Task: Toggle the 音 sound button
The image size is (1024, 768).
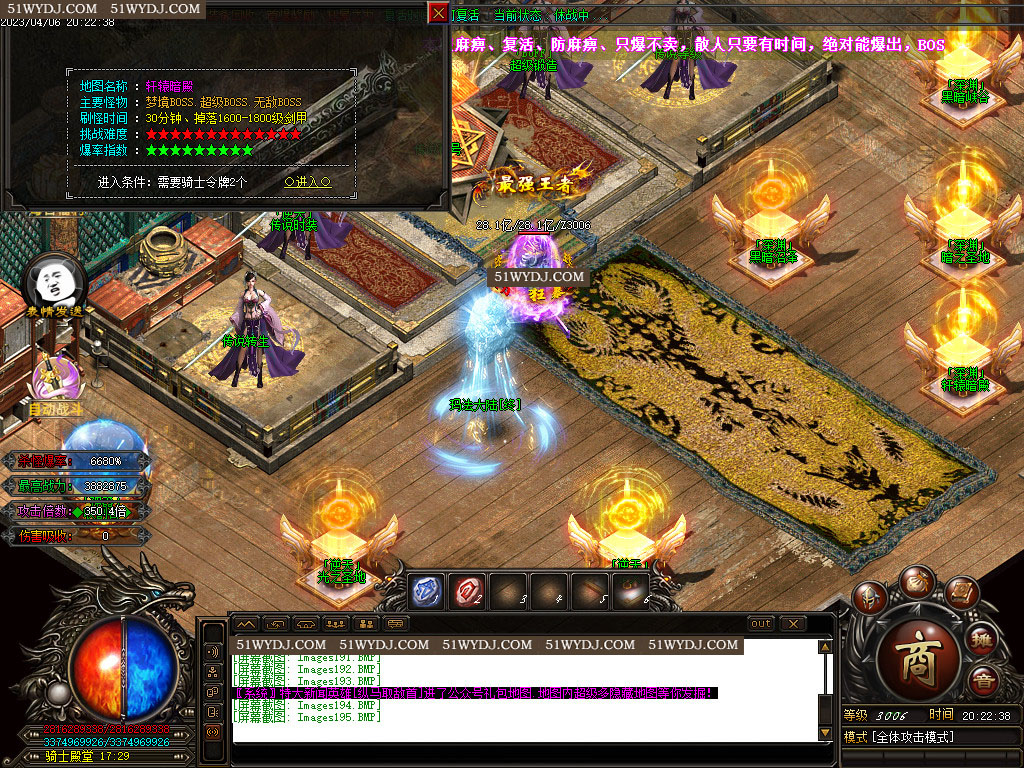Action: [x=984, y=682]
